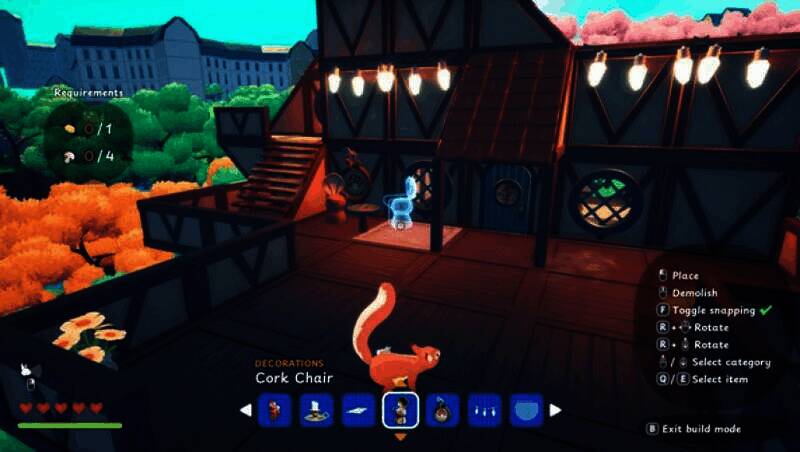This screenshot has height=452, width=800.
Task: Choose the candle holder decoration slot
Action: pos(316,410)
